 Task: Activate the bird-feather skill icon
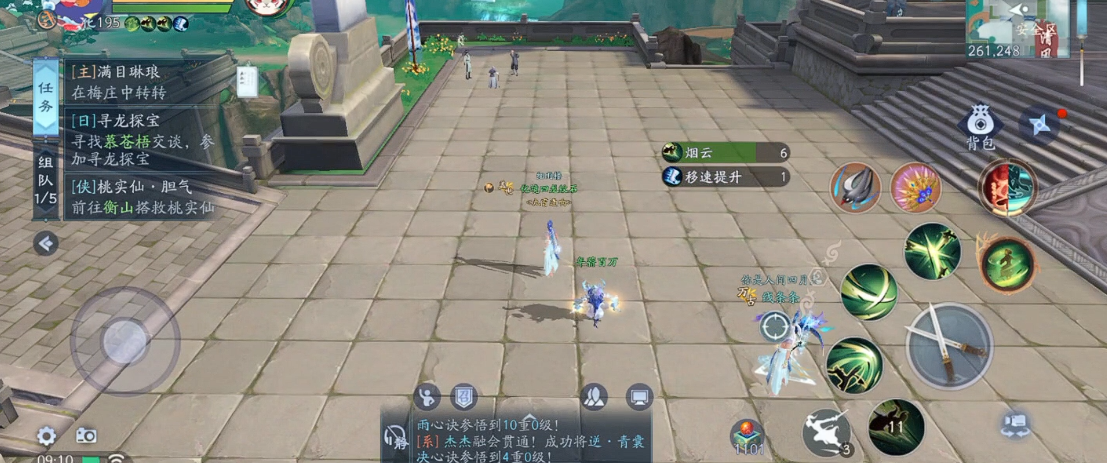pyautogui.click(x=855, y=187)
